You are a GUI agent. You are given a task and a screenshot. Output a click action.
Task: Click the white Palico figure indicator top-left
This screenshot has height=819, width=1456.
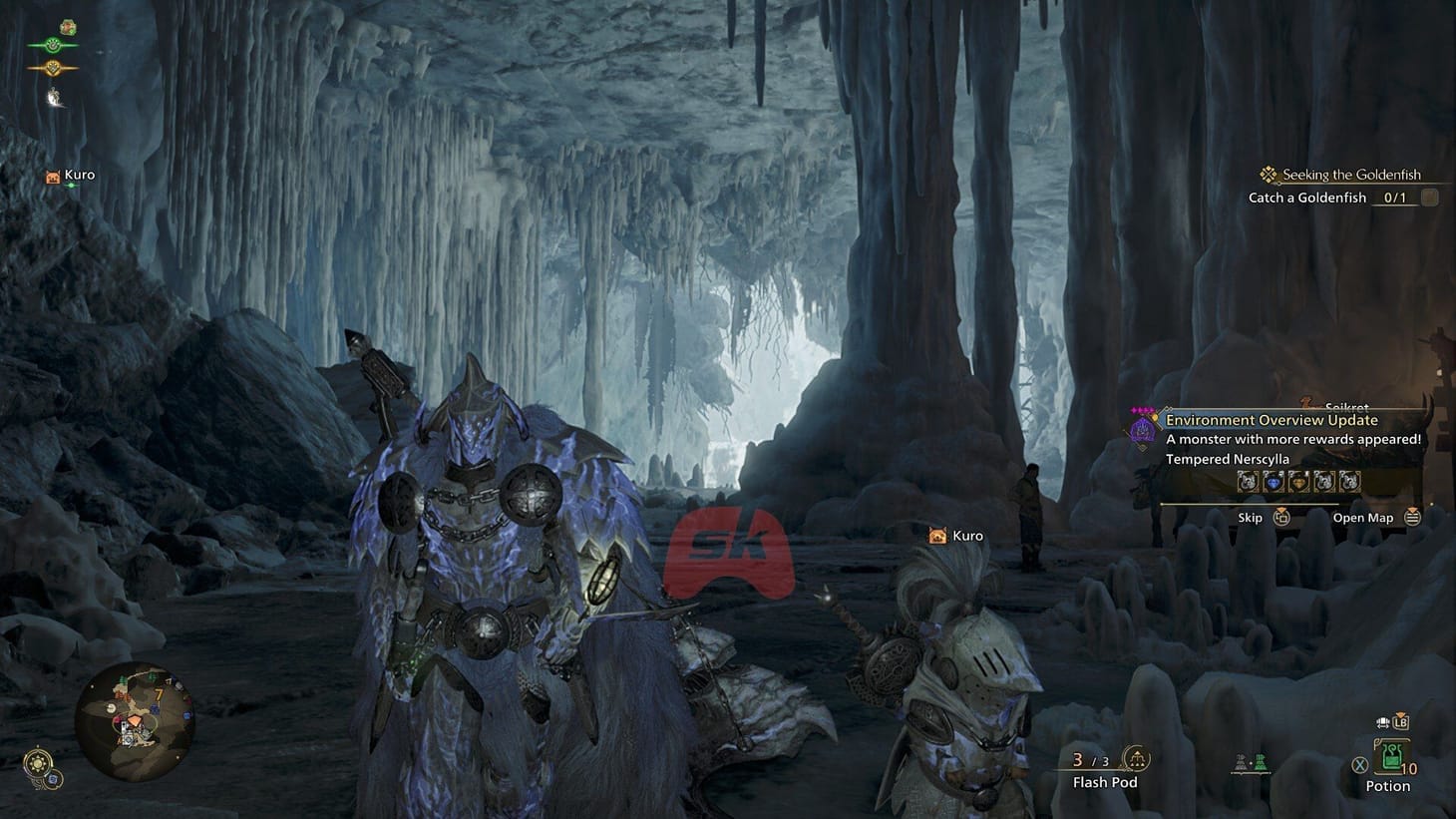[53, 95]
